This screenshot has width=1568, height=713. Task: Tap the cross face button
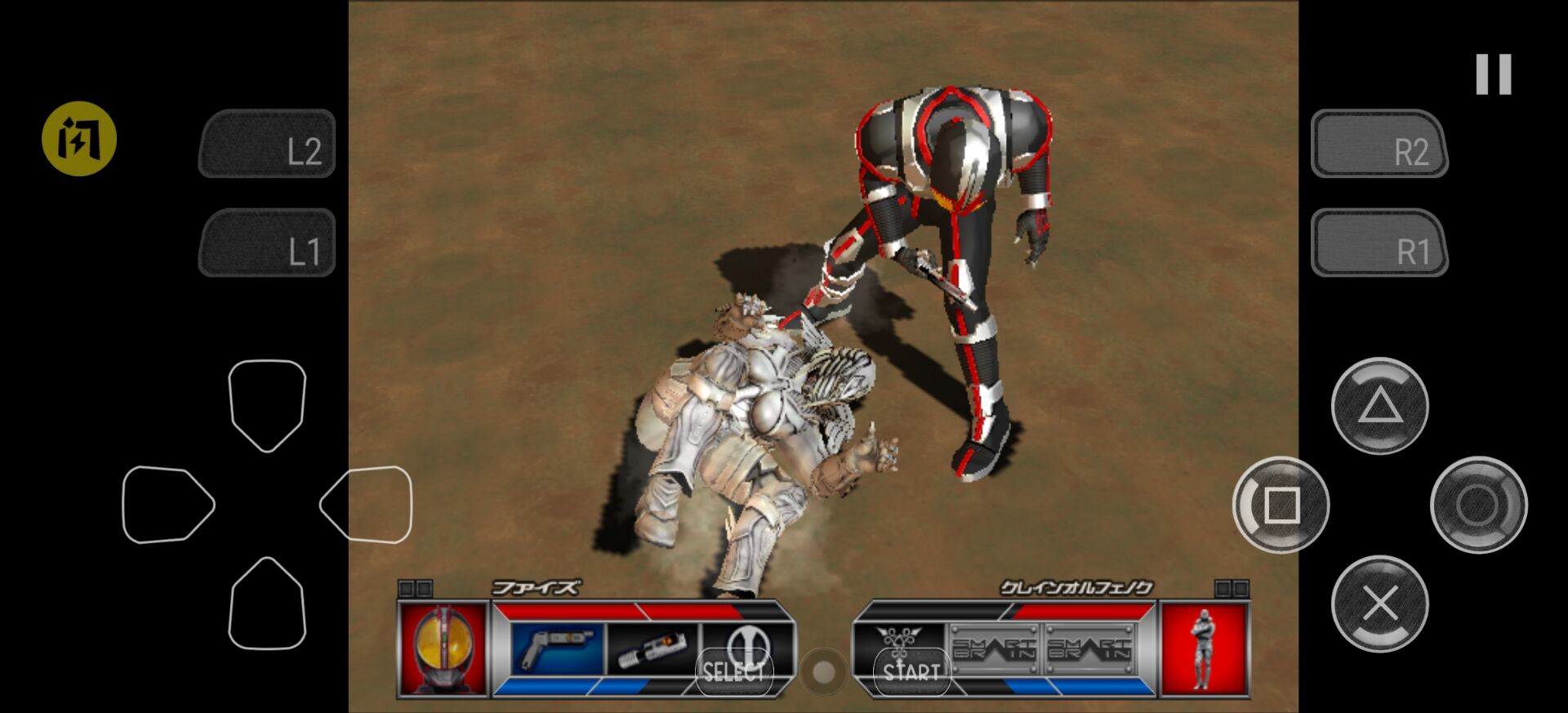click(x=1379, y=604)
